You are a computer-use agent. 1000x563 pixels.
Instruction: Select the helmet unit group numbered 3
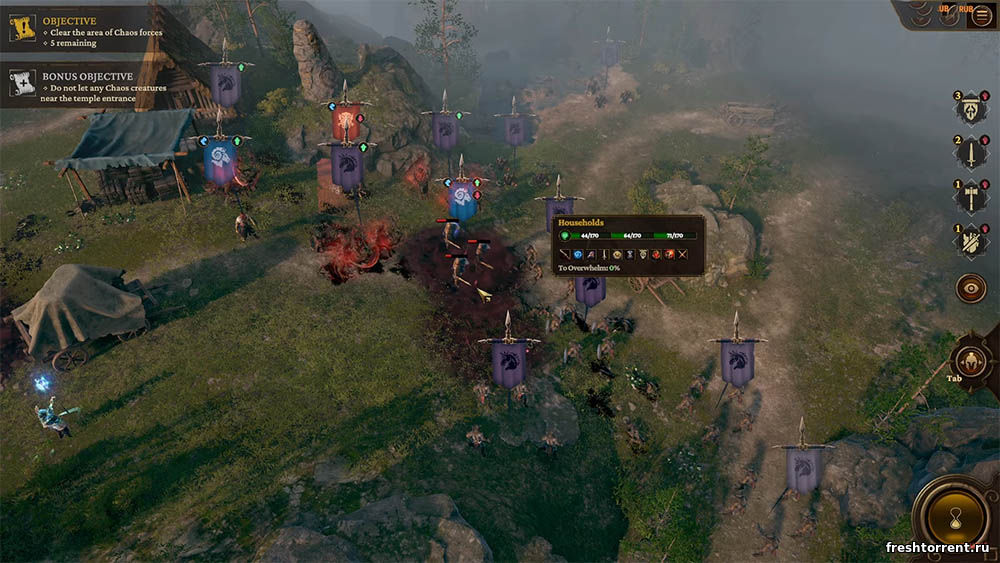(x=972, y=109)
